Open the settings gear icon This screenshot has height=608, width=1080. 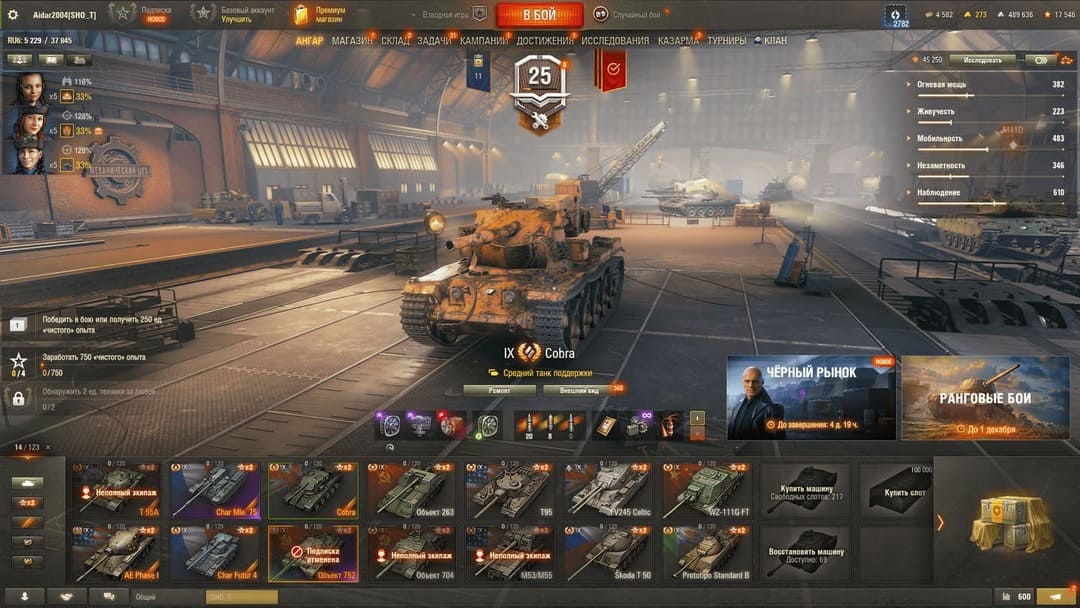pos(13,14)
